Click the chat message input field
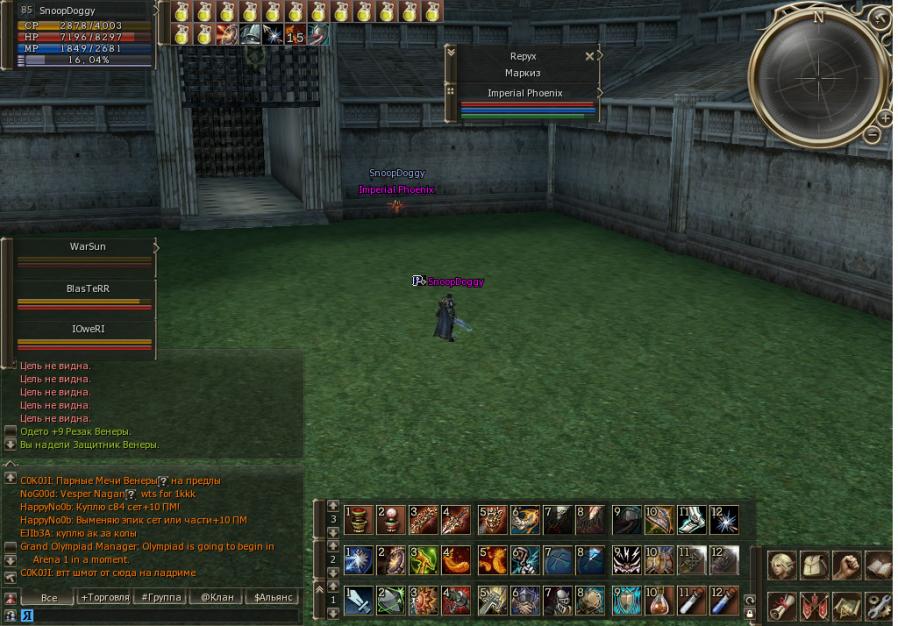This screenshot has width=898, height=626. pos(160,615)
